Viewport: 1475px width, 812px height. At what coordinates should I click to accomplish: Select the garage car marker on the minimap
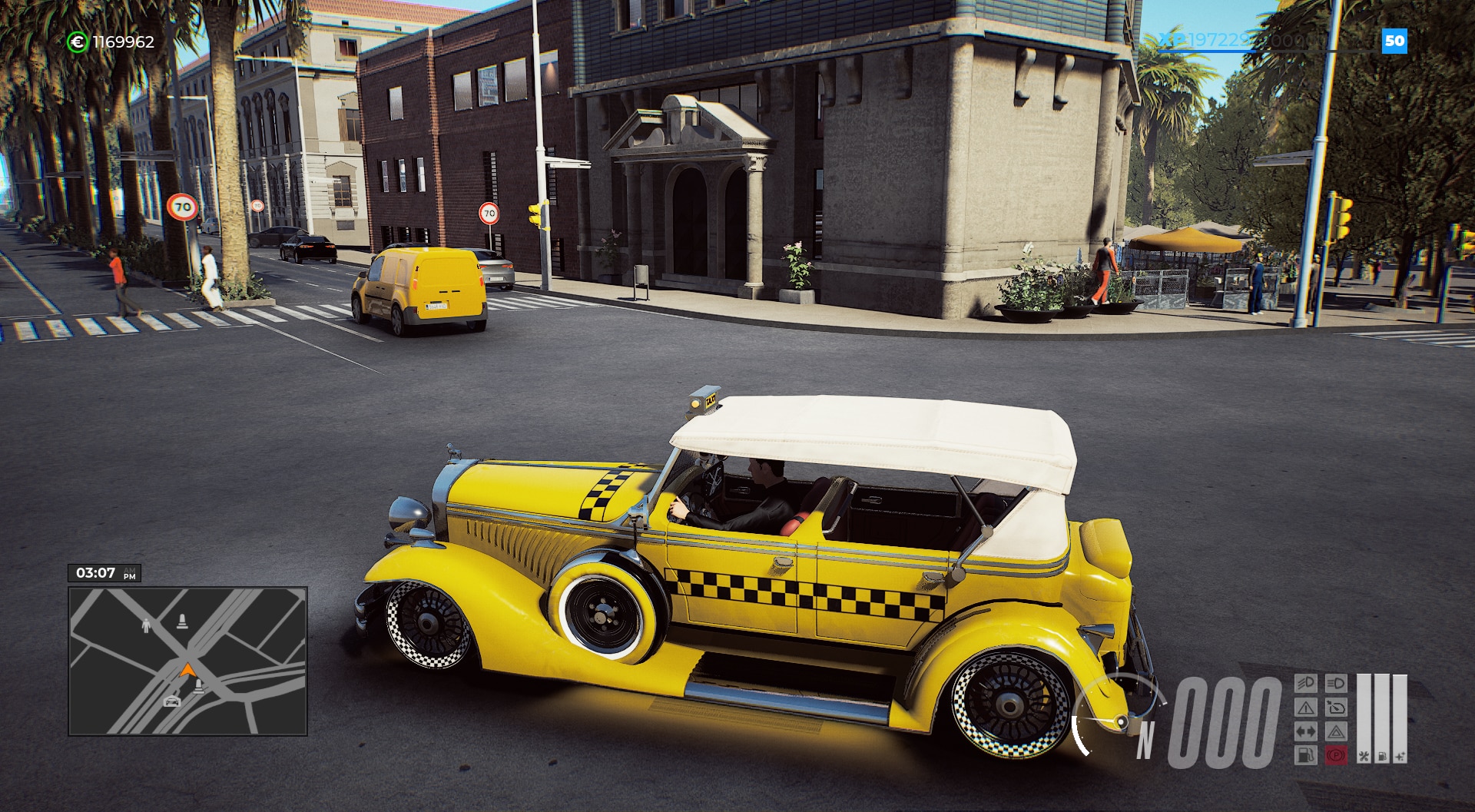[172, 701]
